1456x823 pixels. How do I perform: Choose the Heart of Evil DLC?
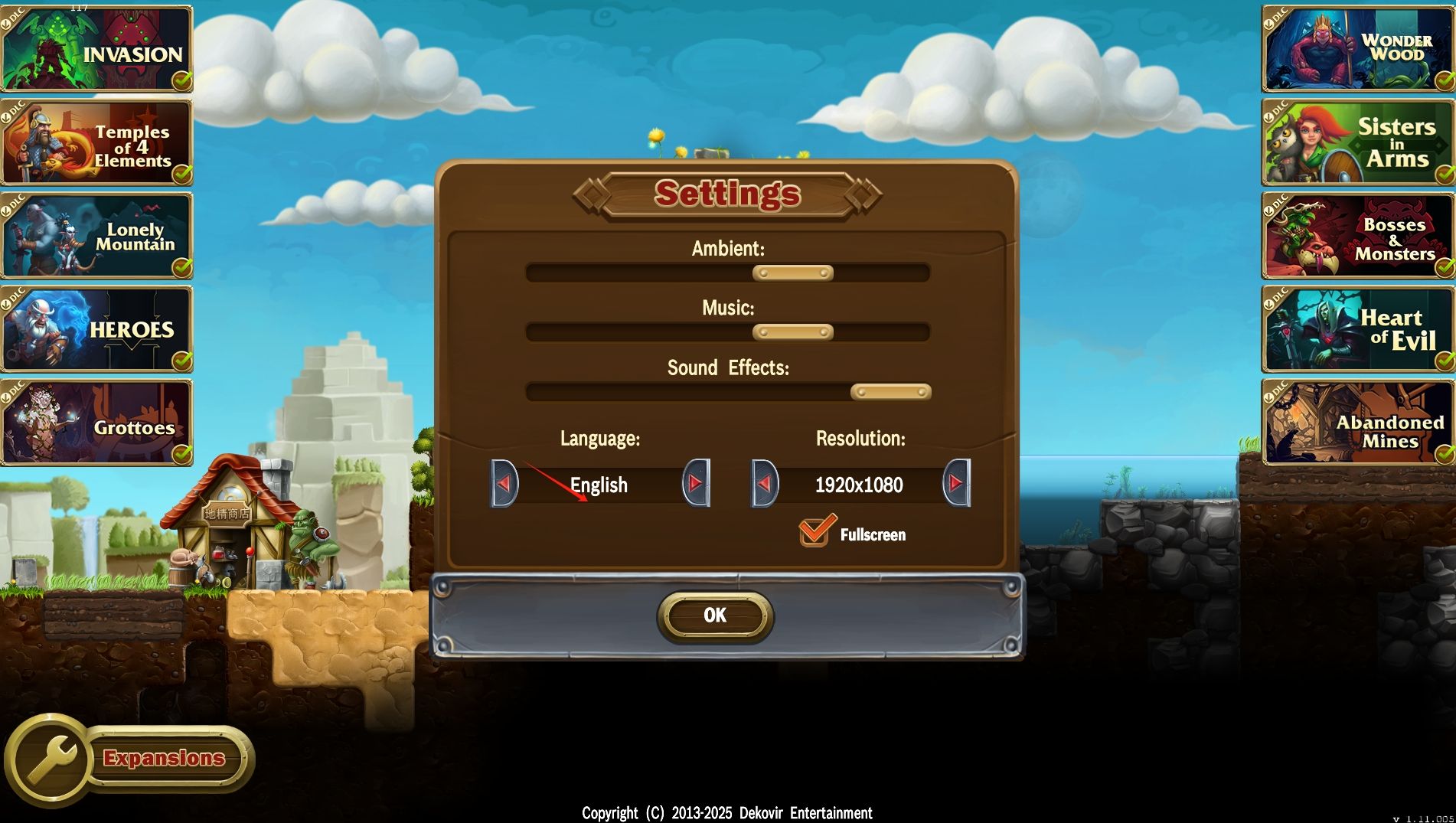tap(1358, 329)
